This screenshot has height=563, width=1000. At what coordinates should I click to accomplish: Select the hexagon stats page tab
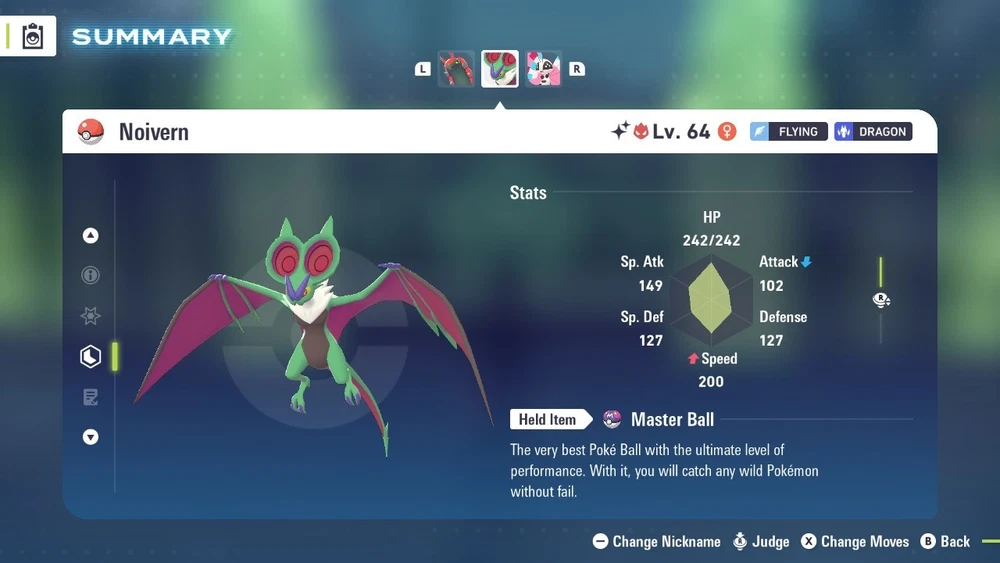(x=91, y=356)
